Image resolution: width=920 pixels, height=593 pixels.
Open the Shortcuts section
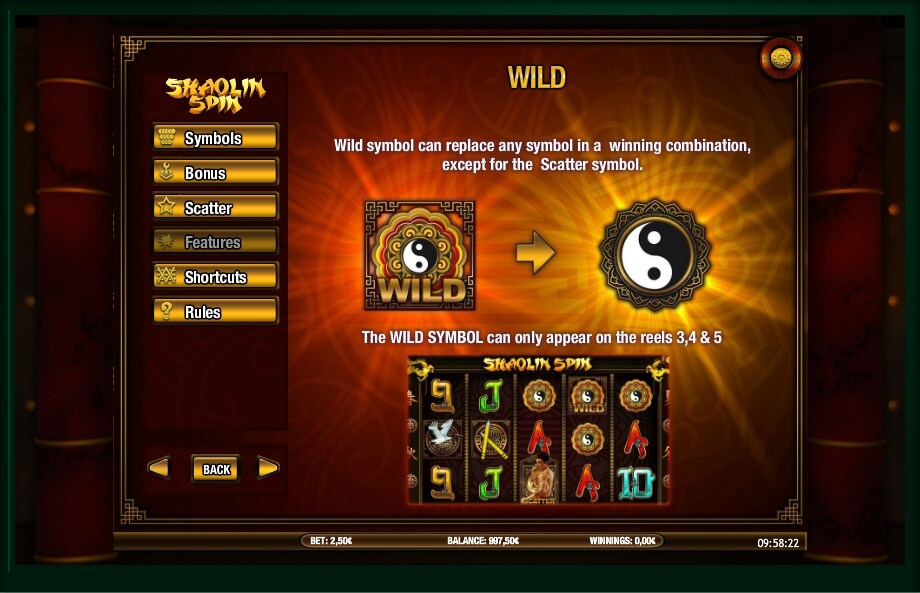[215, 277]
